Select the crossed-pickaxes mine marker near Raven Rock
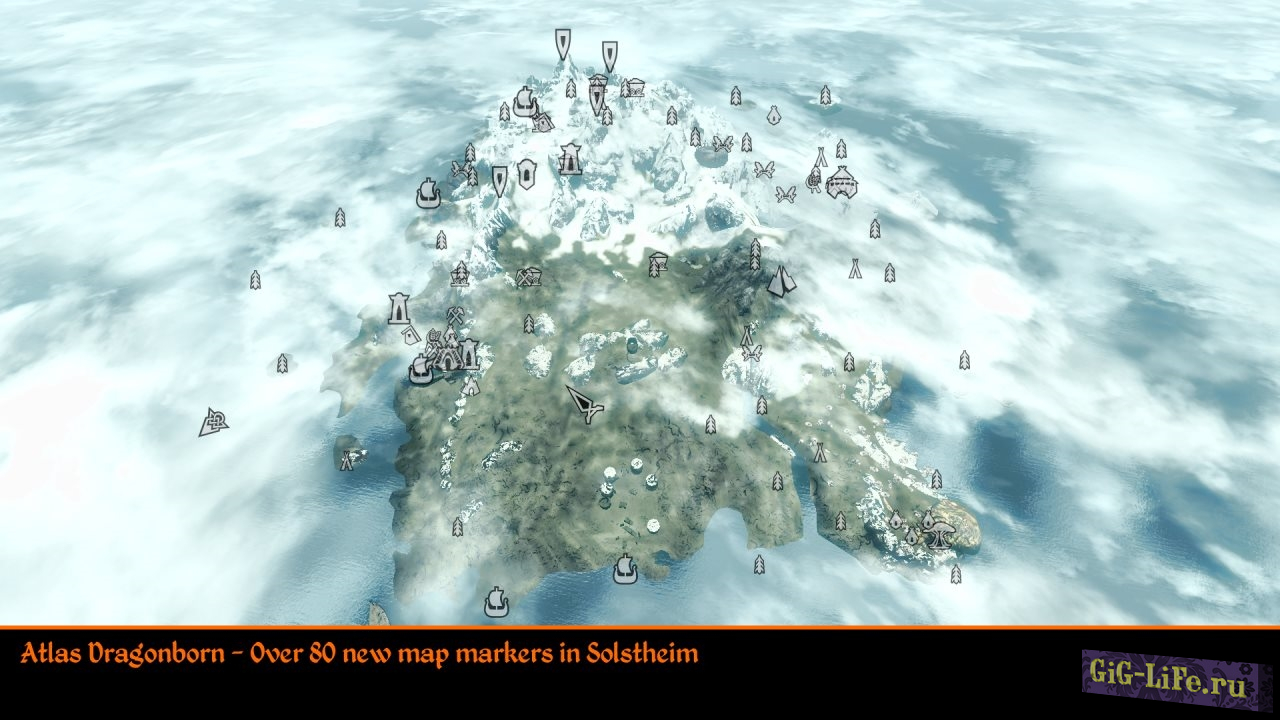1280x720 pixels. click(x=455, y=316)
